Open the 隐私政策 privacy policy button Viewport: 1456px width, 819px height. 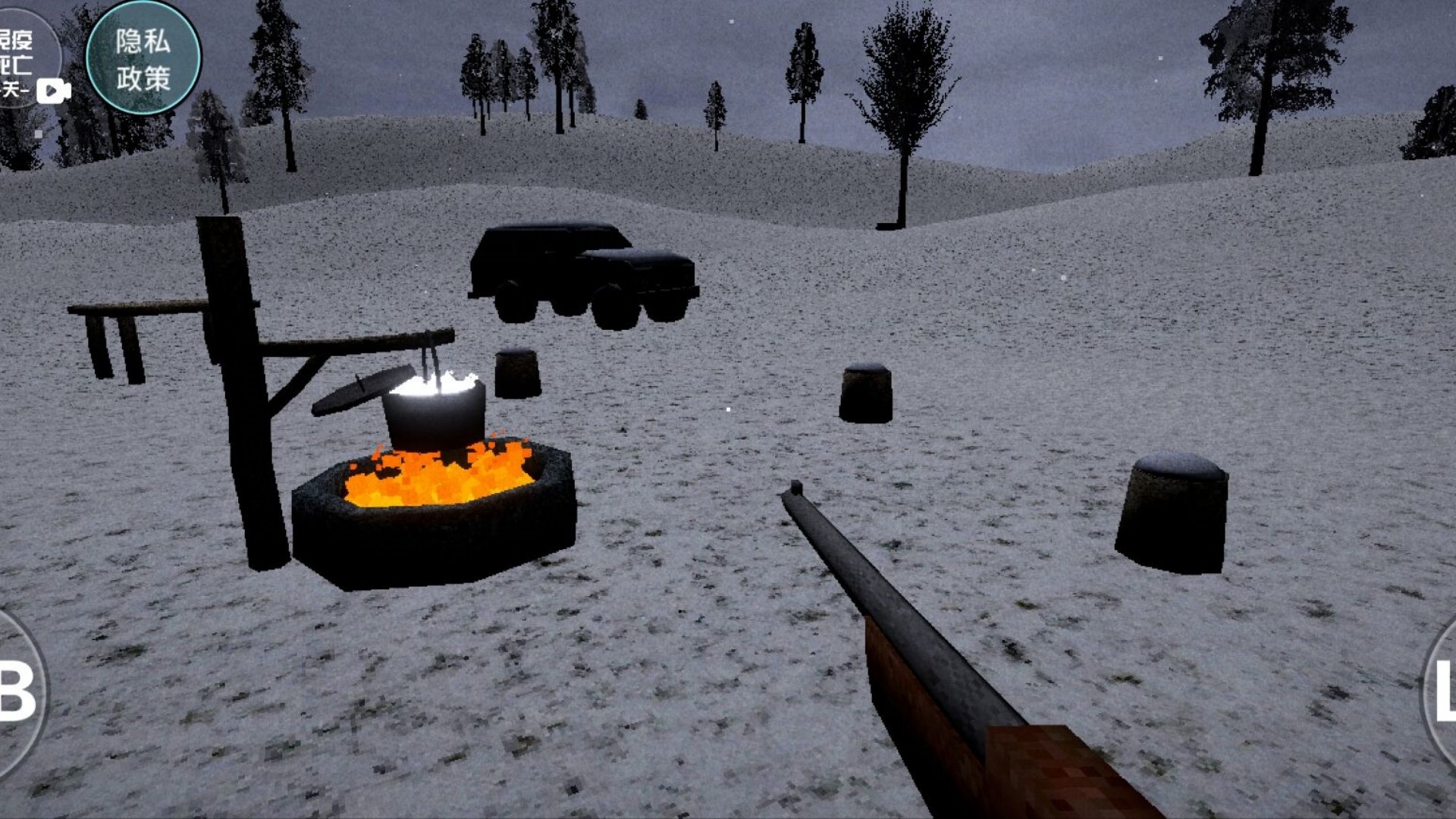point(143,58)
